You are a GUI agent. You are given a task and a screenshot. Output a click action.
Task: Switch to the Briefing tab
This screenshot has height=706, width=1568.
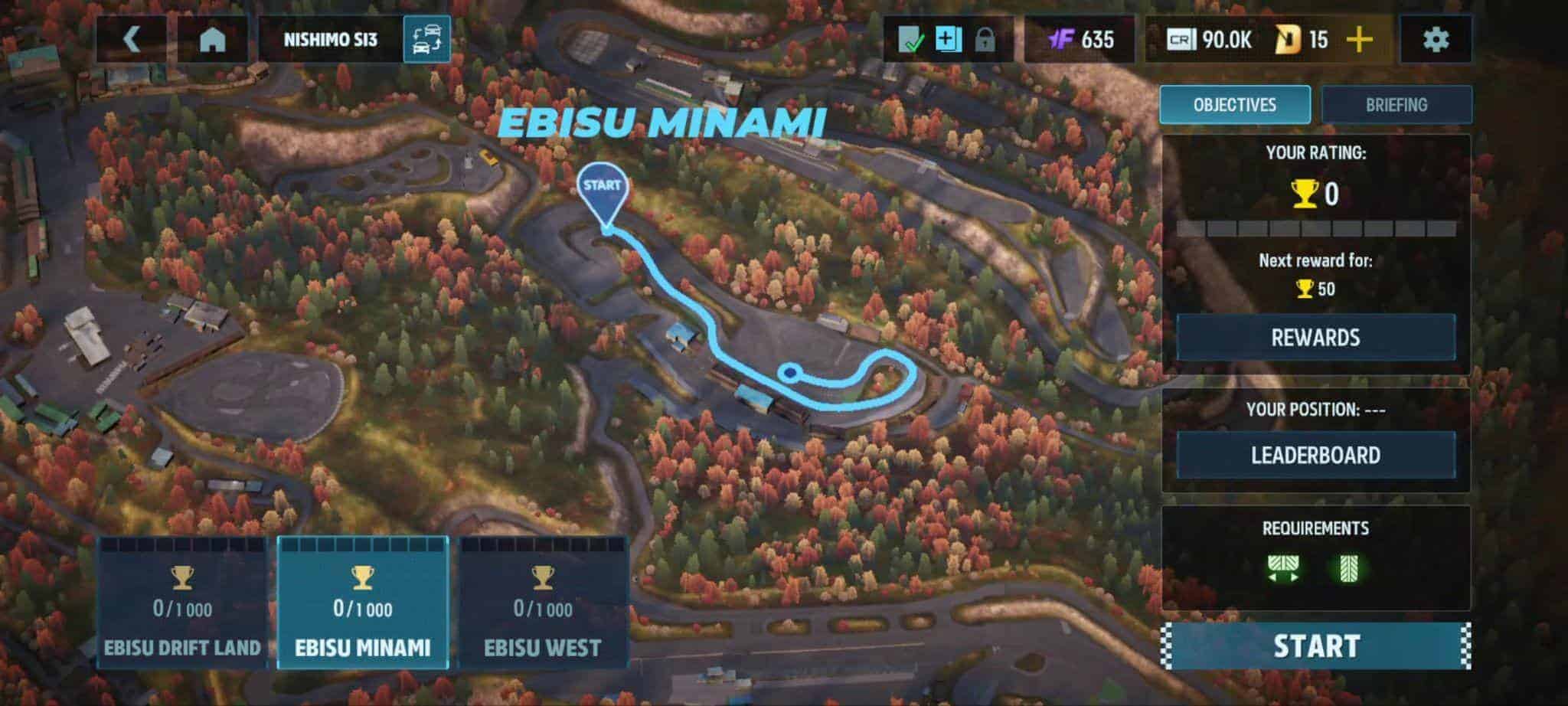(x=1396, y=105)
